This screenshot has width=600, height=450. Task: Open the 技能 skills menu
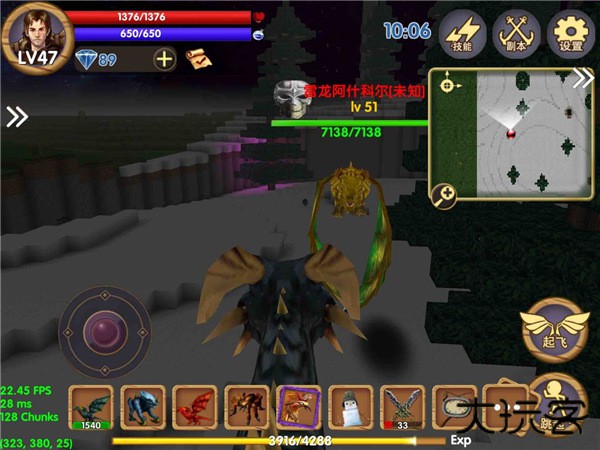[x=463, y=35]
